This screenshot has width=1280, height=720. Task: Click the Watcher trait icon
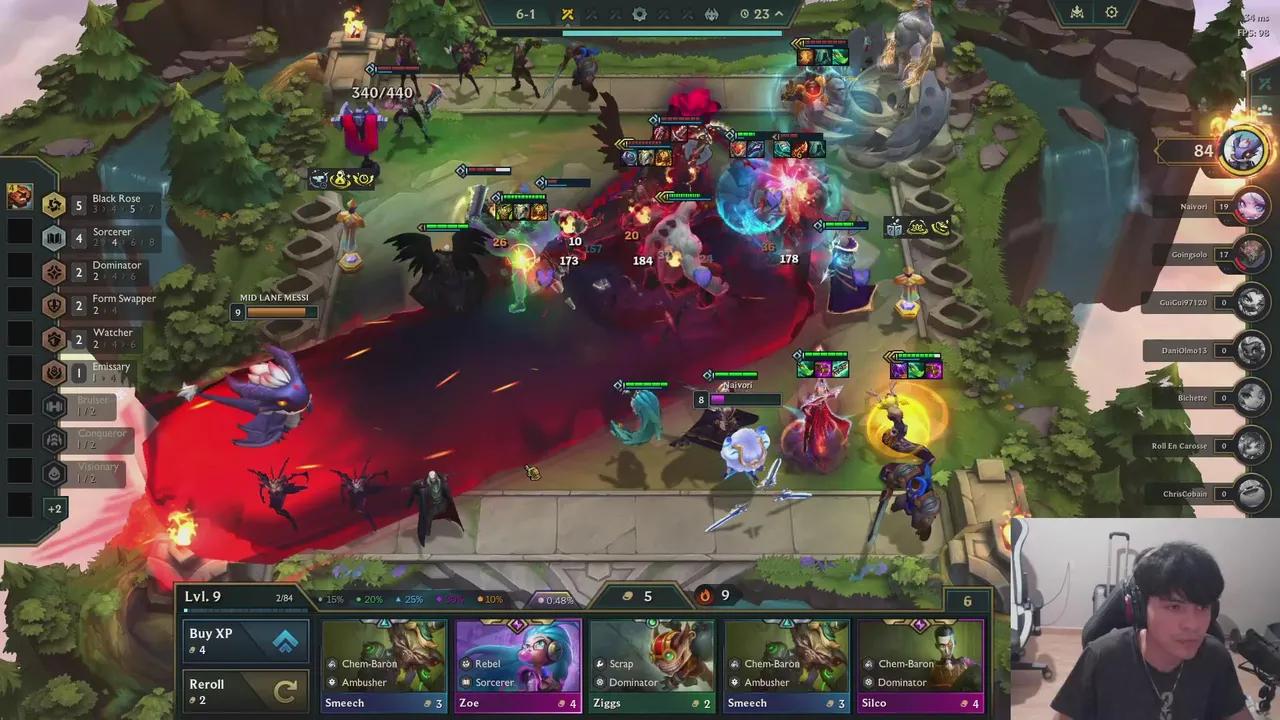pyautogui.click(x=54, y=339)
